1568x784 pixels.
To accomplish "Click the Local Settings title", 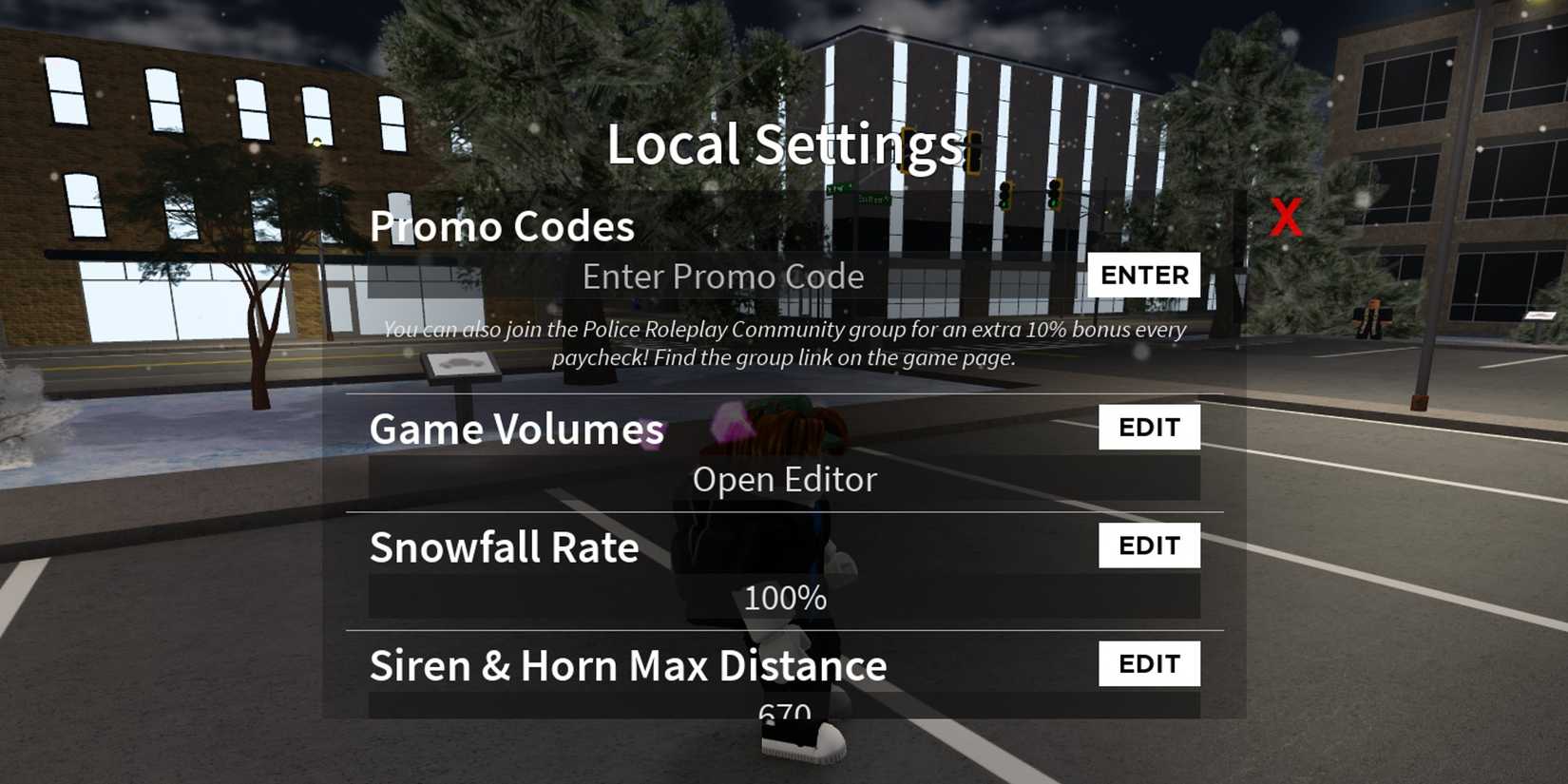I will tap(785, 144).
